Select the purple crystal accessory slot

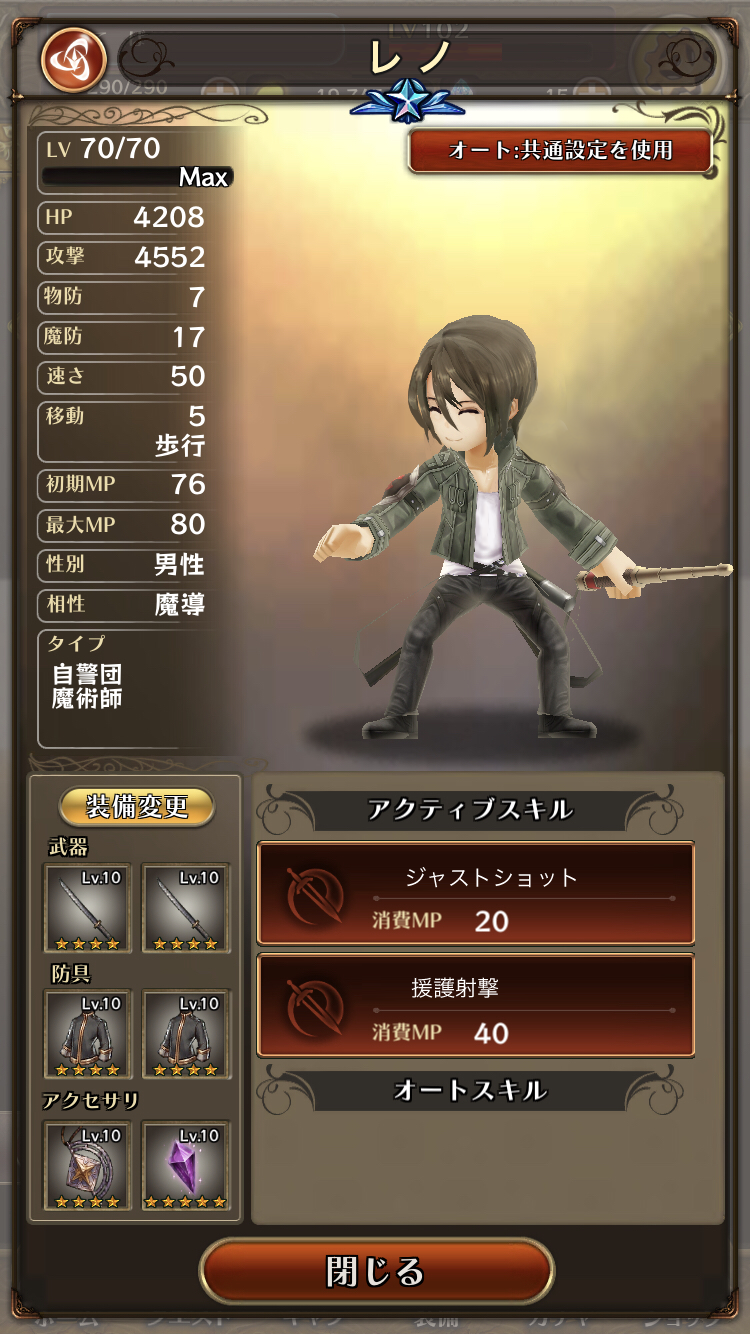186,1166
